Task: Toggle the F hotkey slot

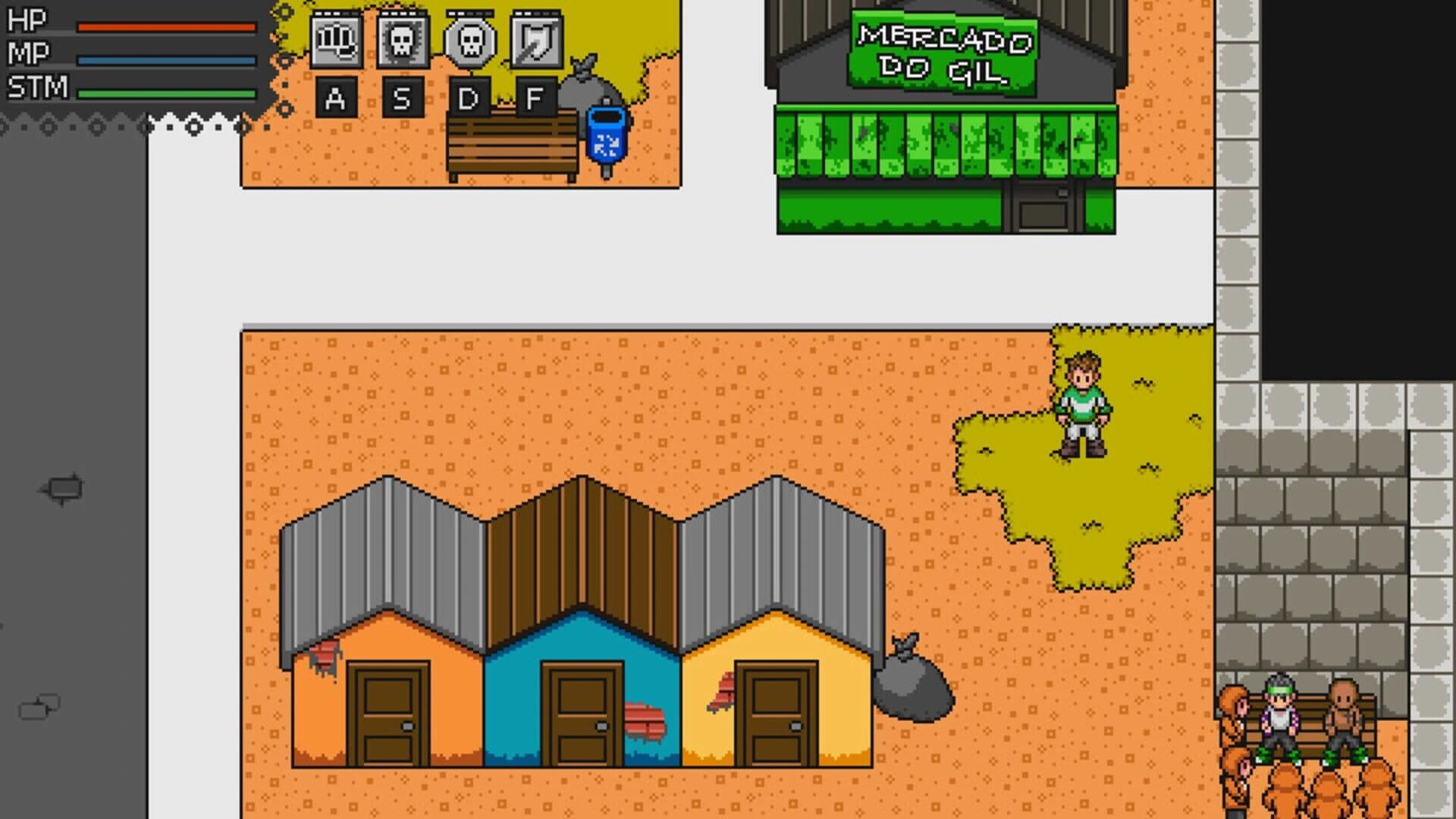Action: click(x=535, y=99)
